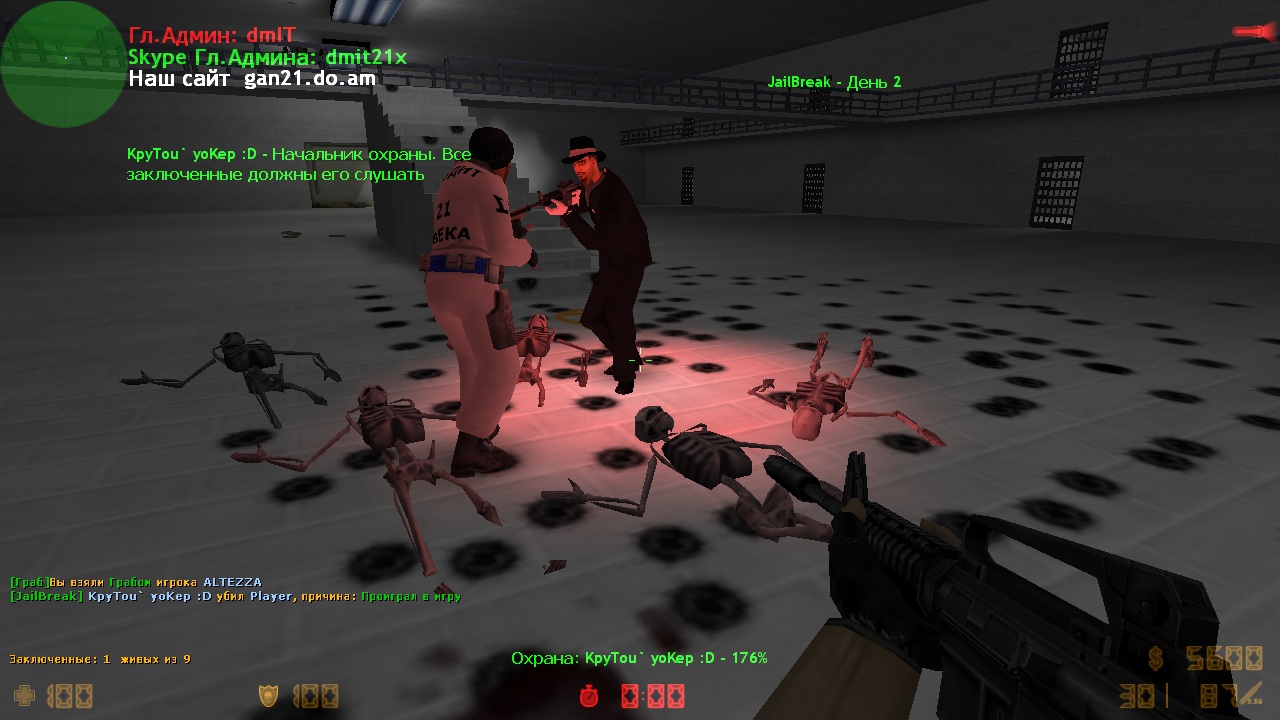The height and width of the screenshot is (720, 1280).
Task: Click the red round timer stopwatch icon
Action: 590,695
